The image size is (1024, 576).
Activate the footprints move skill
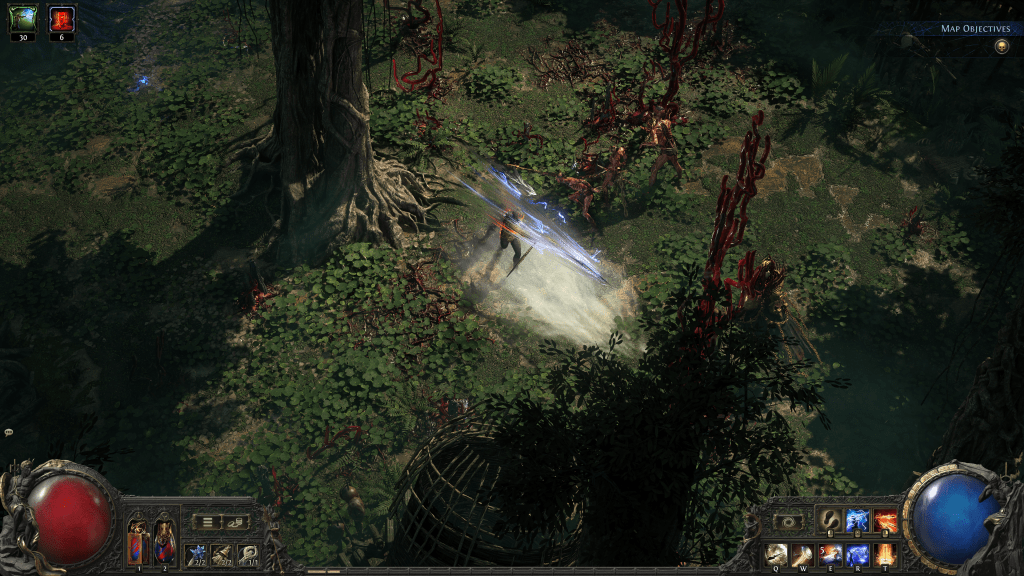click(x=830, y=520)
